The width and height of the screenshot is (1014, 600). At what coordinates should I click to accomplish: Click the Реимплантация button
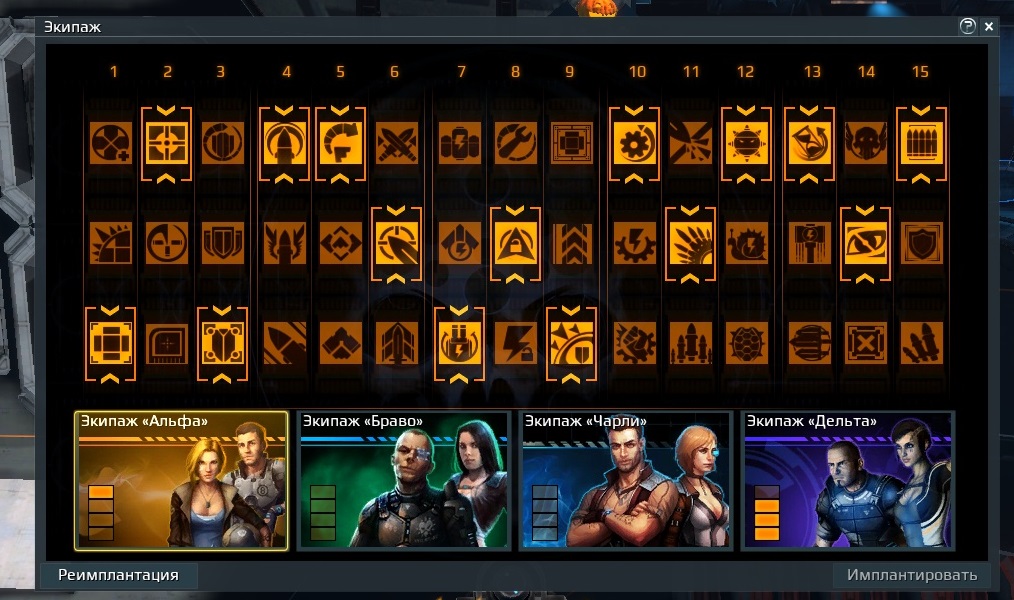point(118,575)
